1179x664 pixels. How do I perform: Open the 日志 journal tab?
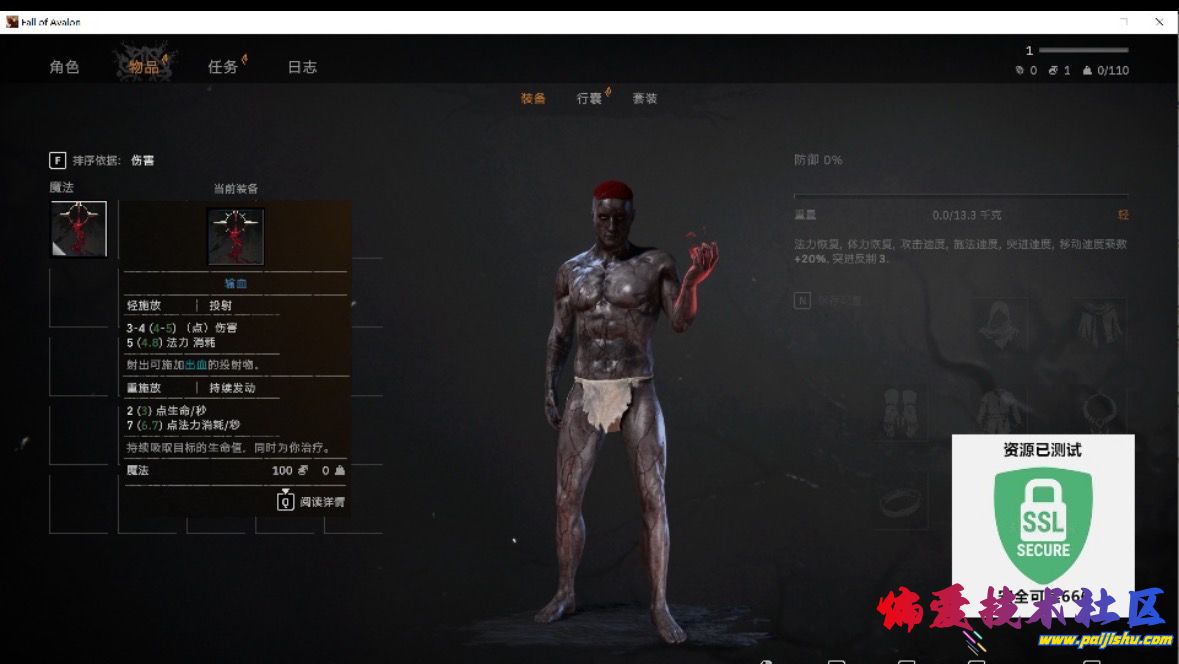tap(302, 67)
